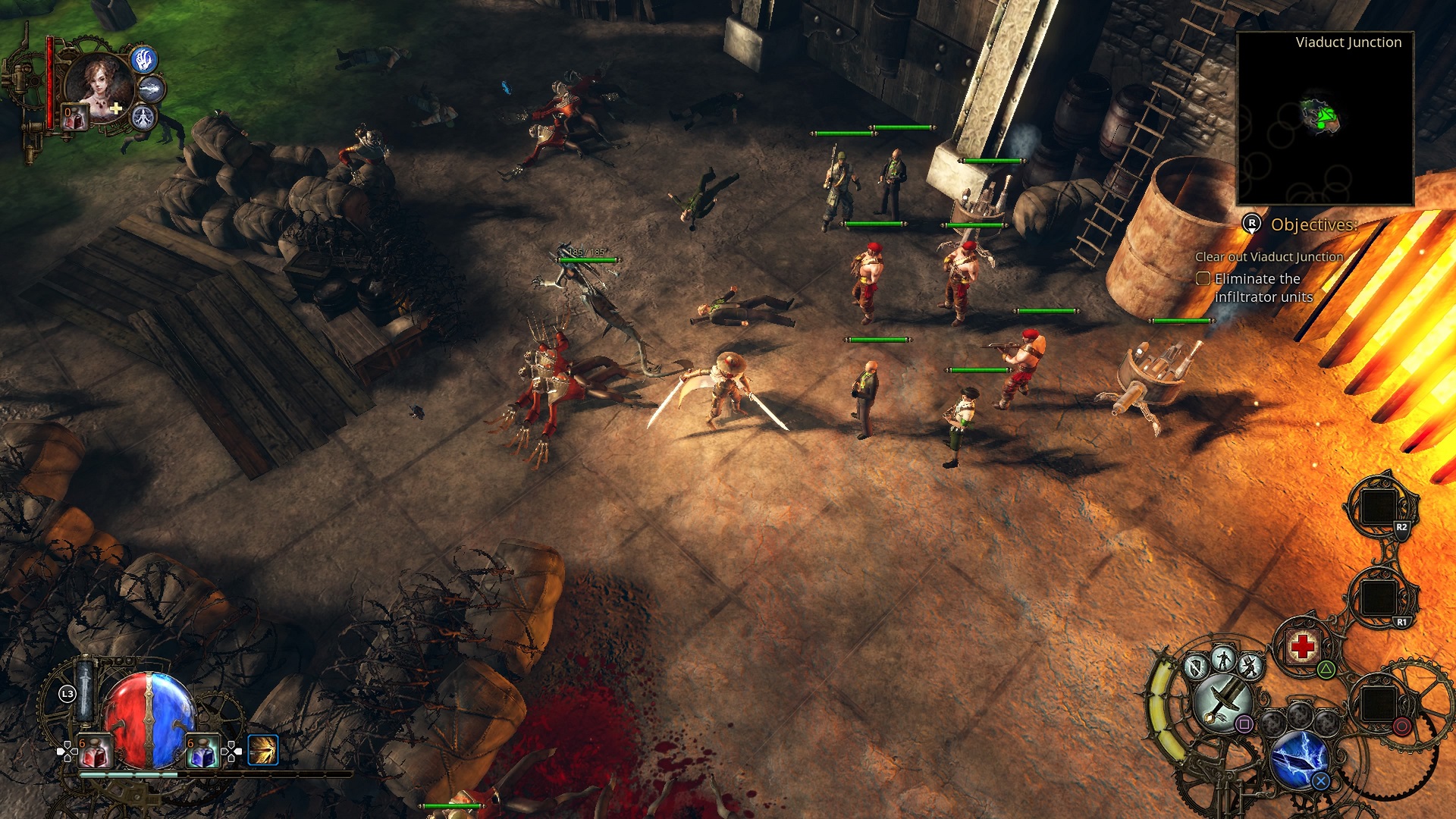Open the Viaduct Junction minimap
1456x819 pixels.
[x=1325, y=121]
